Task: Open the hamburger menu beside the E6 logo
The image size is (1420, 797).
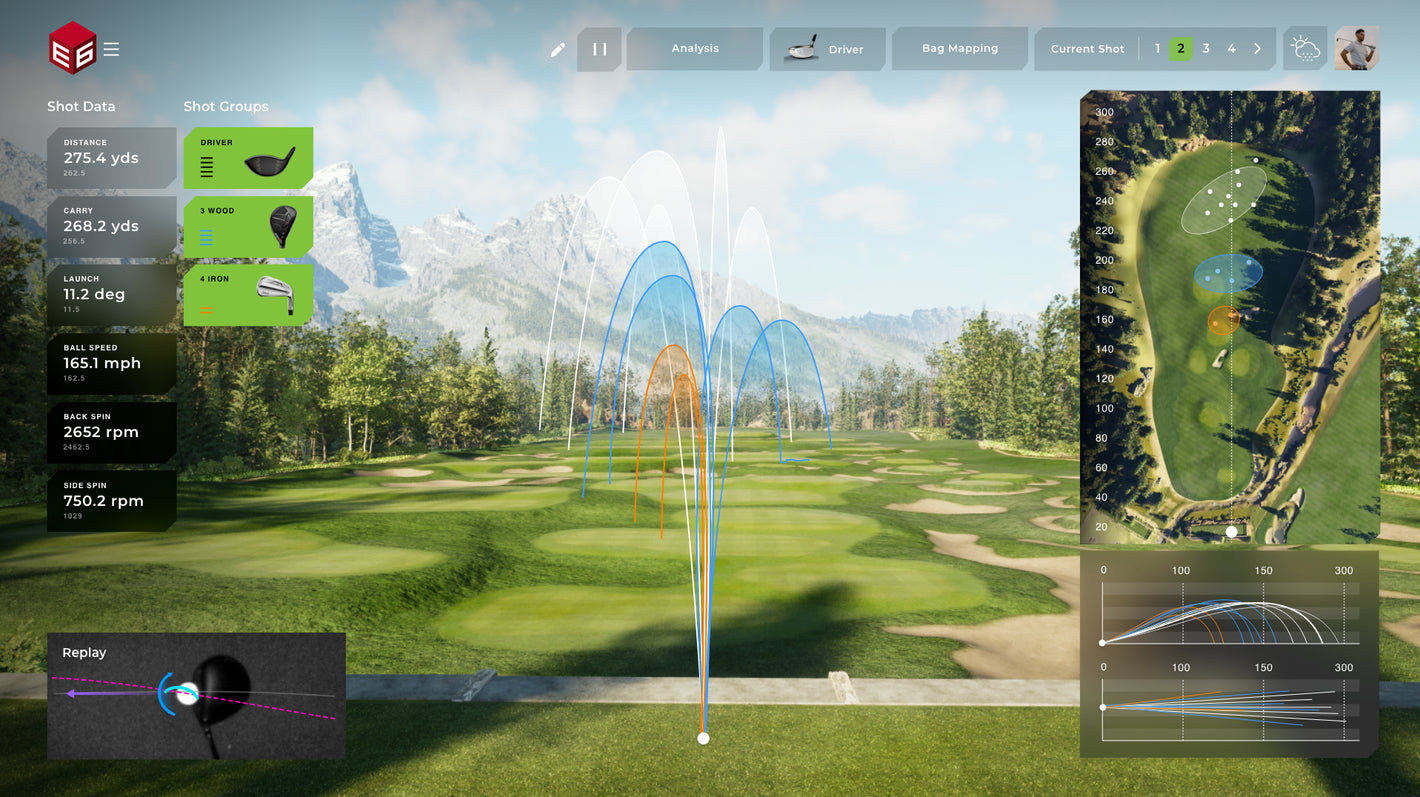Action: pos(111,49)
